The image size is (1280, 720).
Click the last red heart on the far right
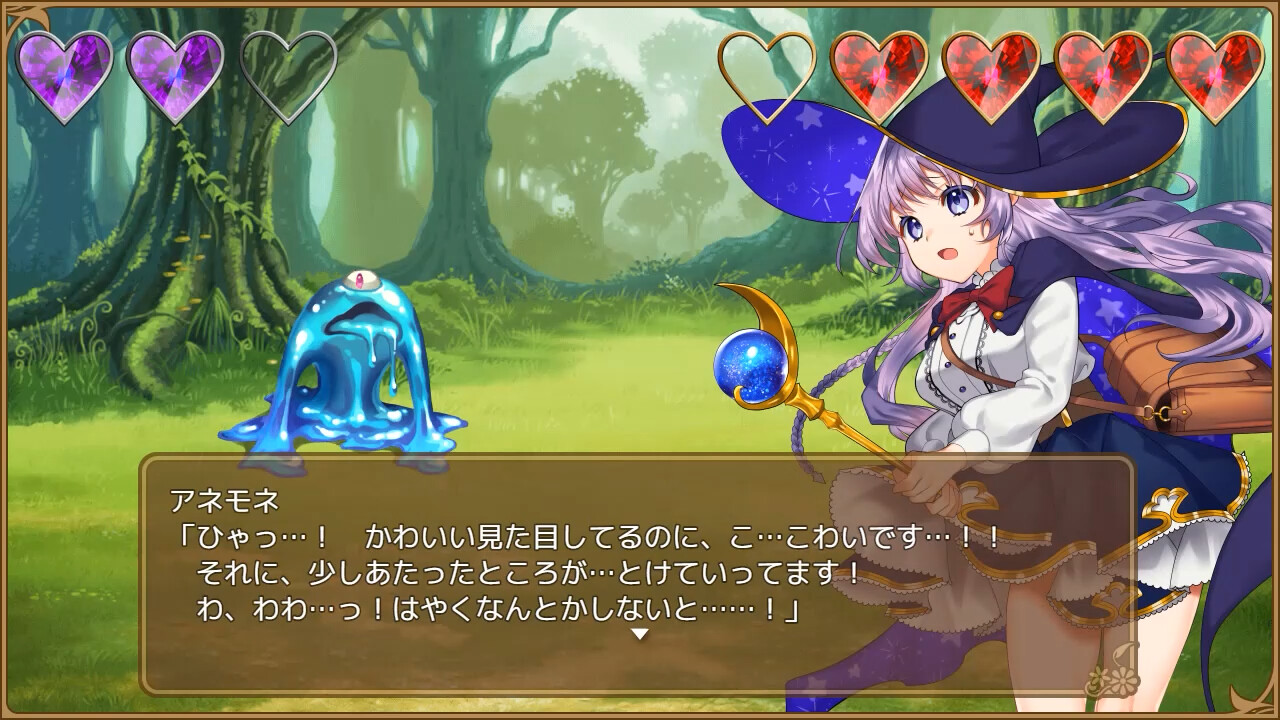point(1215,70)
